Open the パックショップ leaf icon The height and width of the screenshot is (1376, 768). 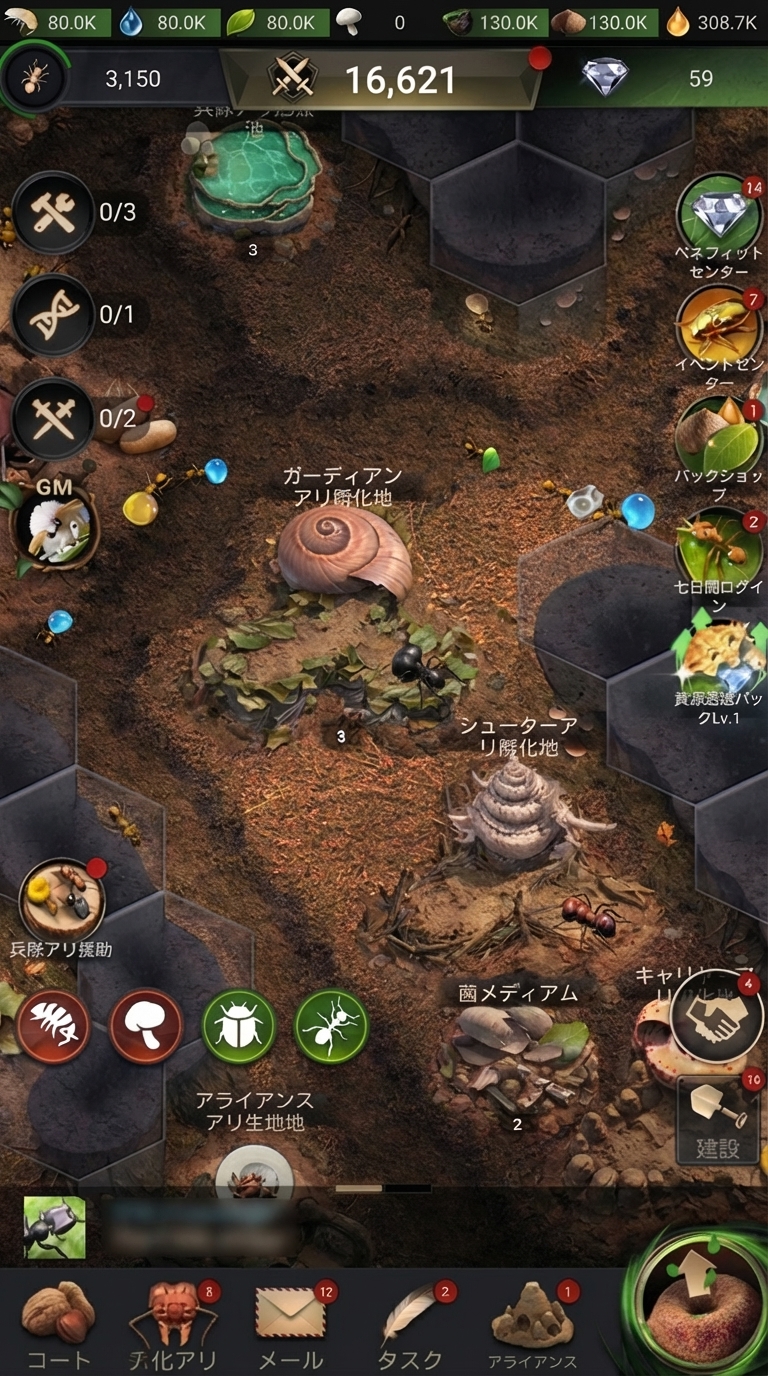718,436
